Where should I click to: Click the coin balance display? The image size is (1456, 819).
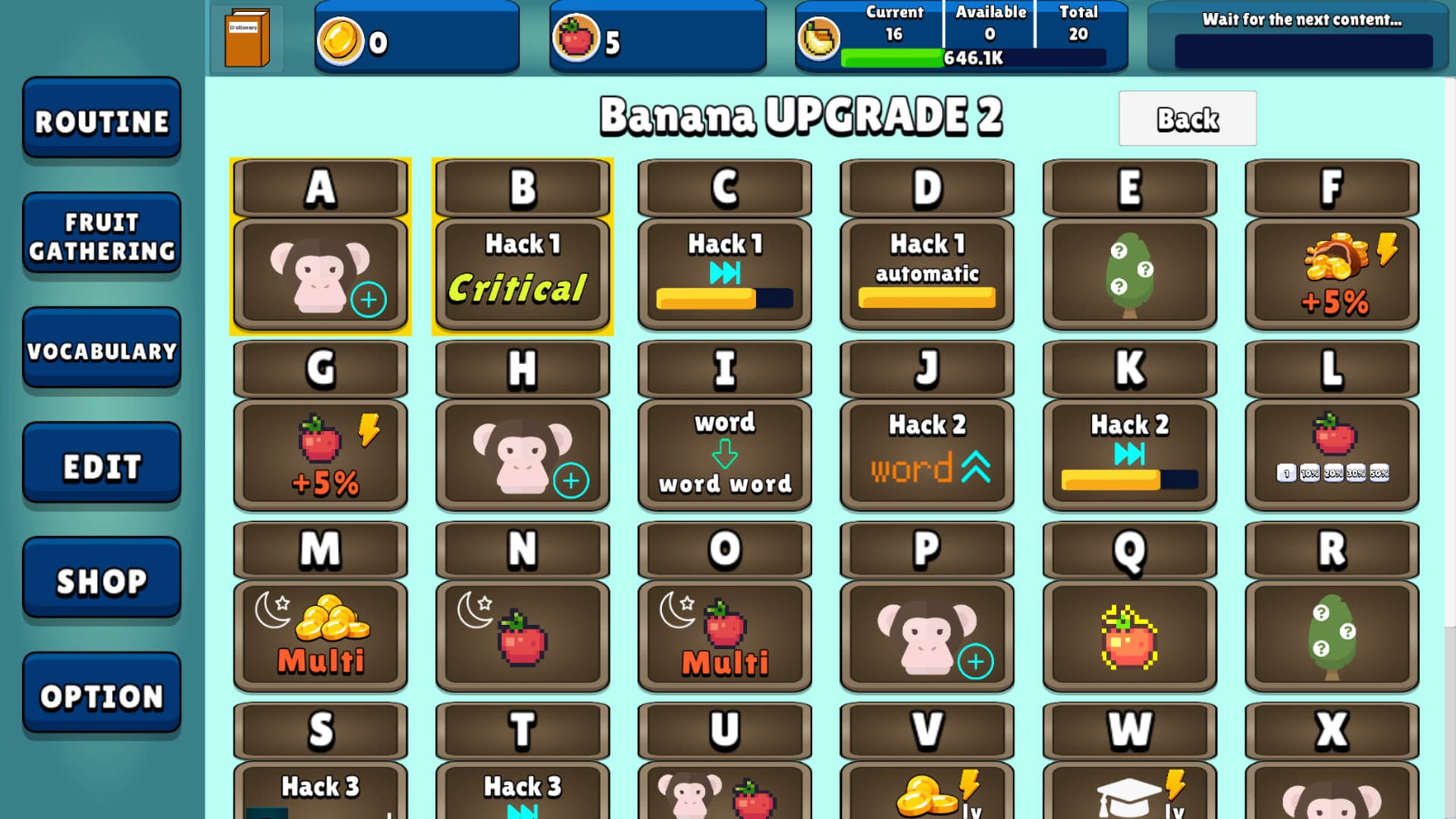point(416,36)
